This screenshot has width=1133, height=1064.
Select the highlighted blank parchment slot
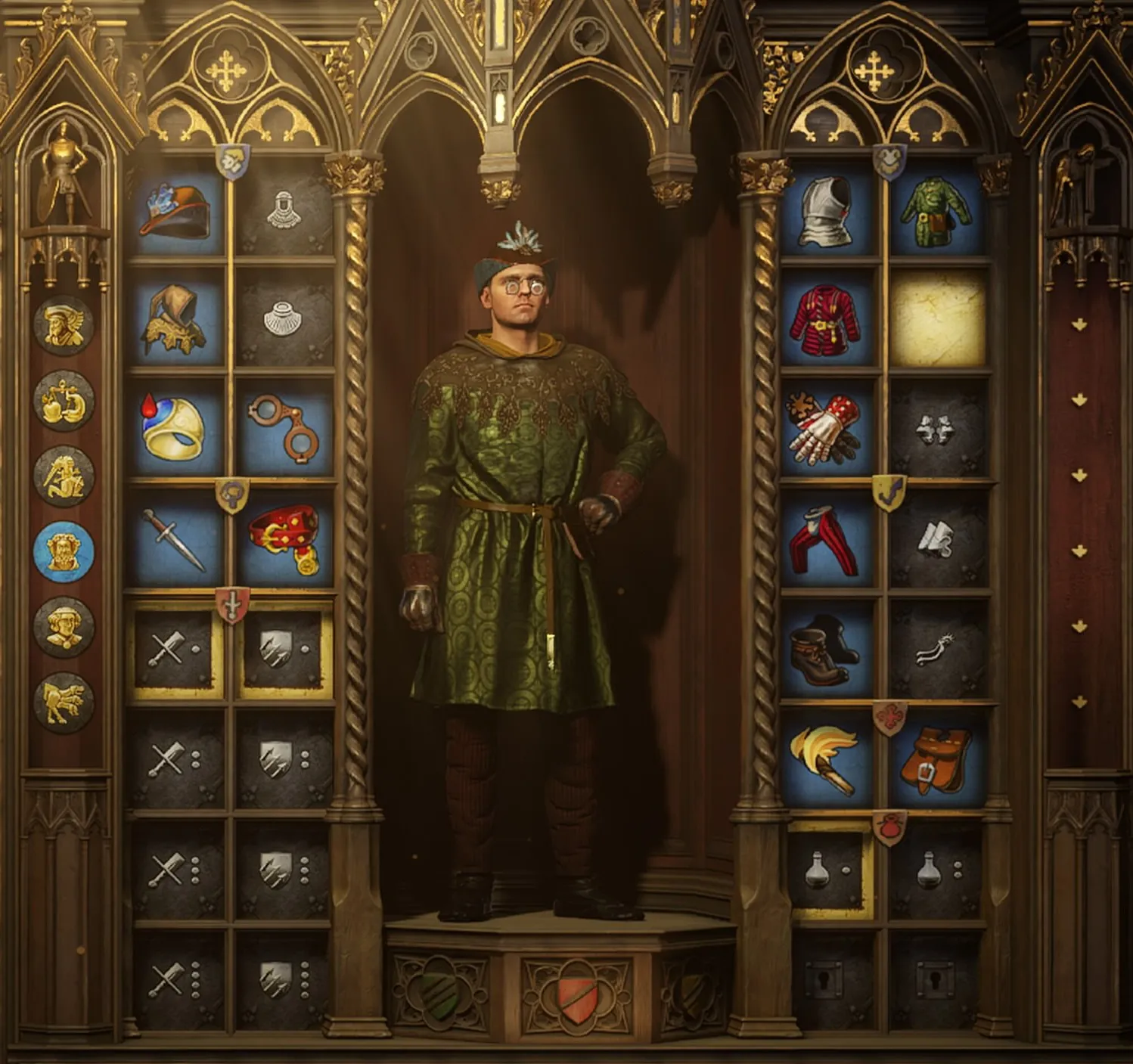[938, 320]
